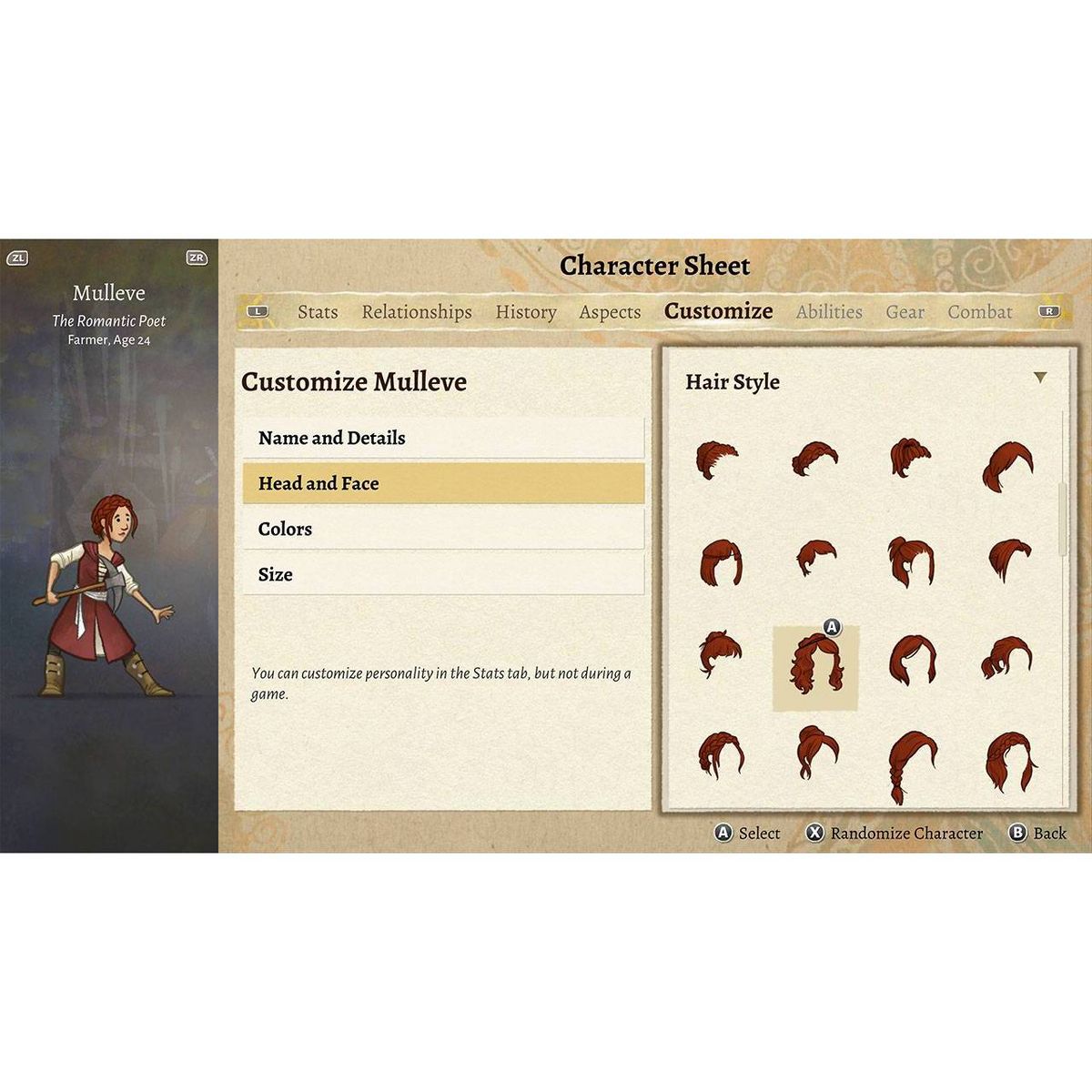The height and width of the screenshot is (1092, 1092).
Task: Switch to the Stats tab
Action: click(x=318, y=311)
